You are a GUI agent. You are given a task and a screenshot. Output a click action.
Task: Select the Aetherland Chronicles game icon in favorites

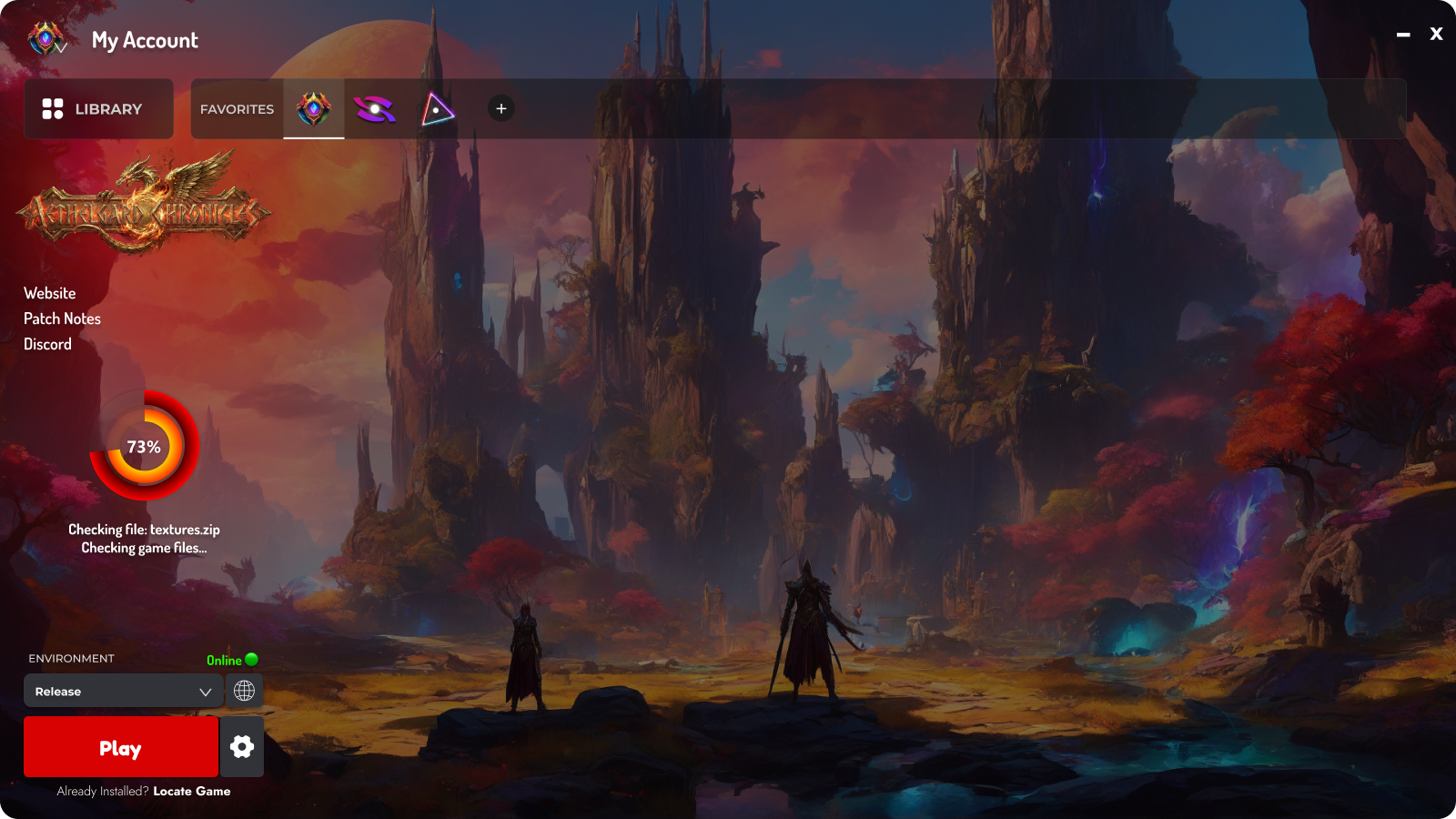tap(314, 108)
